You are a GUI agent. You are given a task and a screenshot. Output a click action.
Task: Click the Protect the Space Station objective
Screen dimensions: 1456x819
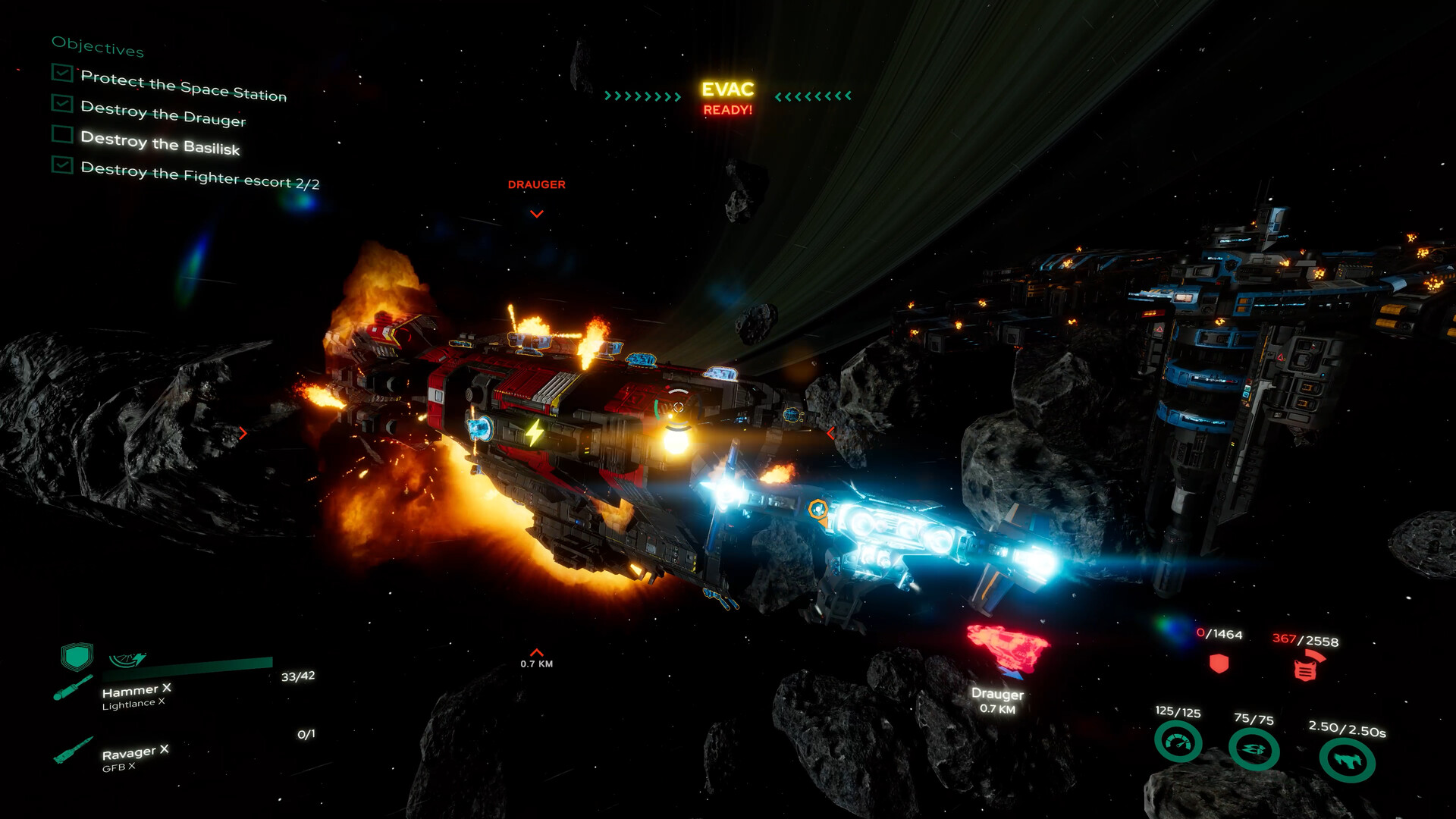[184, 86]
